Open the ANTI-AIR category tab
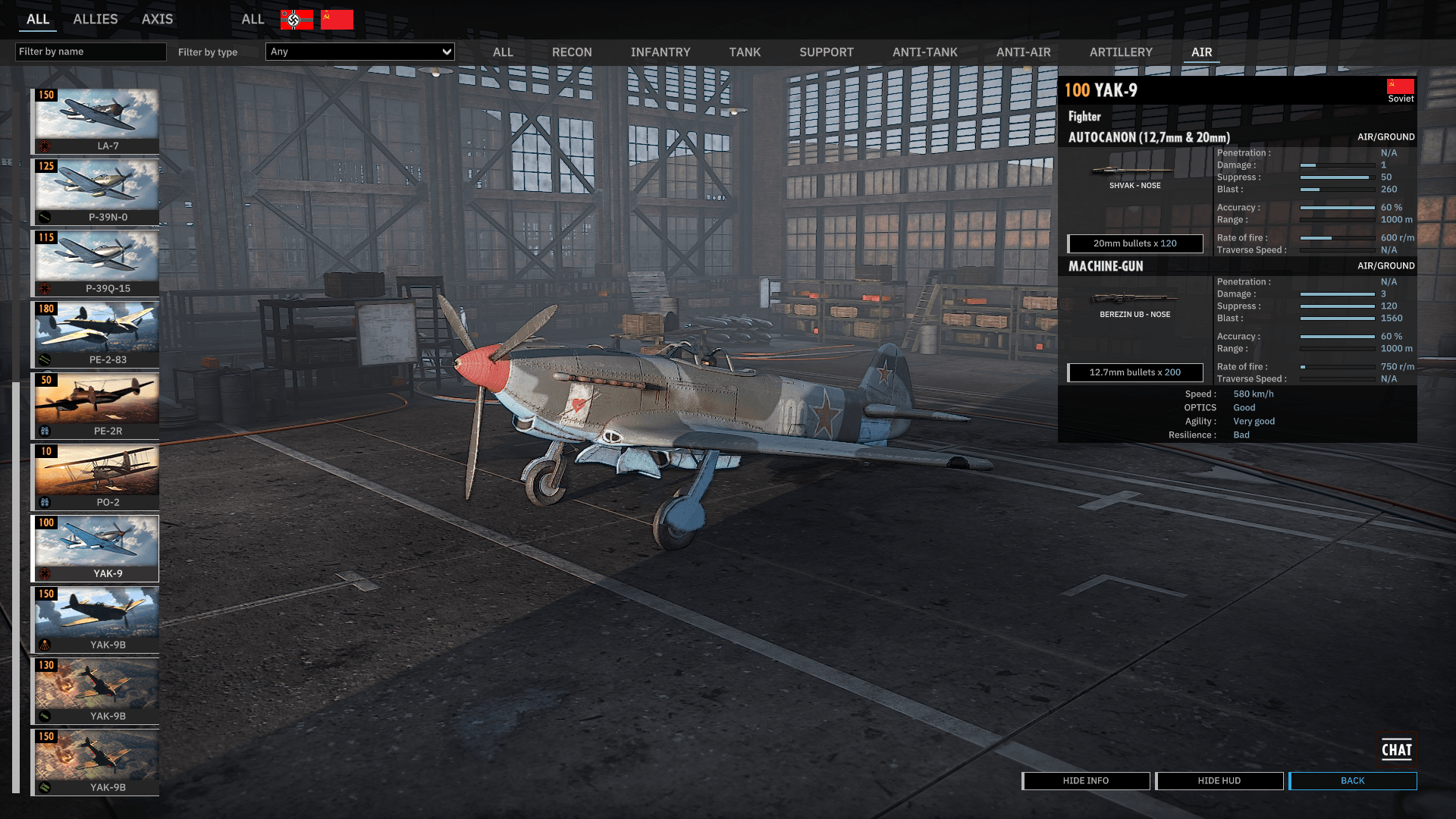This screenshot has width=1456, height=819. click(x=1023, y=52)
